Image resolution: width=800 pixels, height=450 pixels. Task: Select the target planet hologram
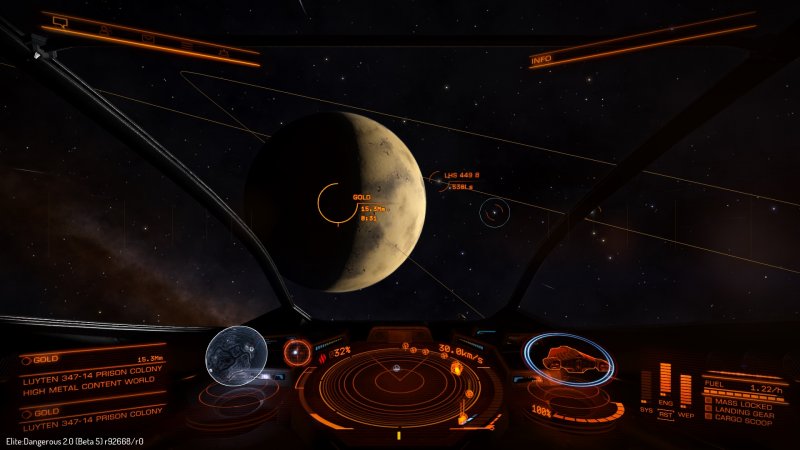click(236, 354)
